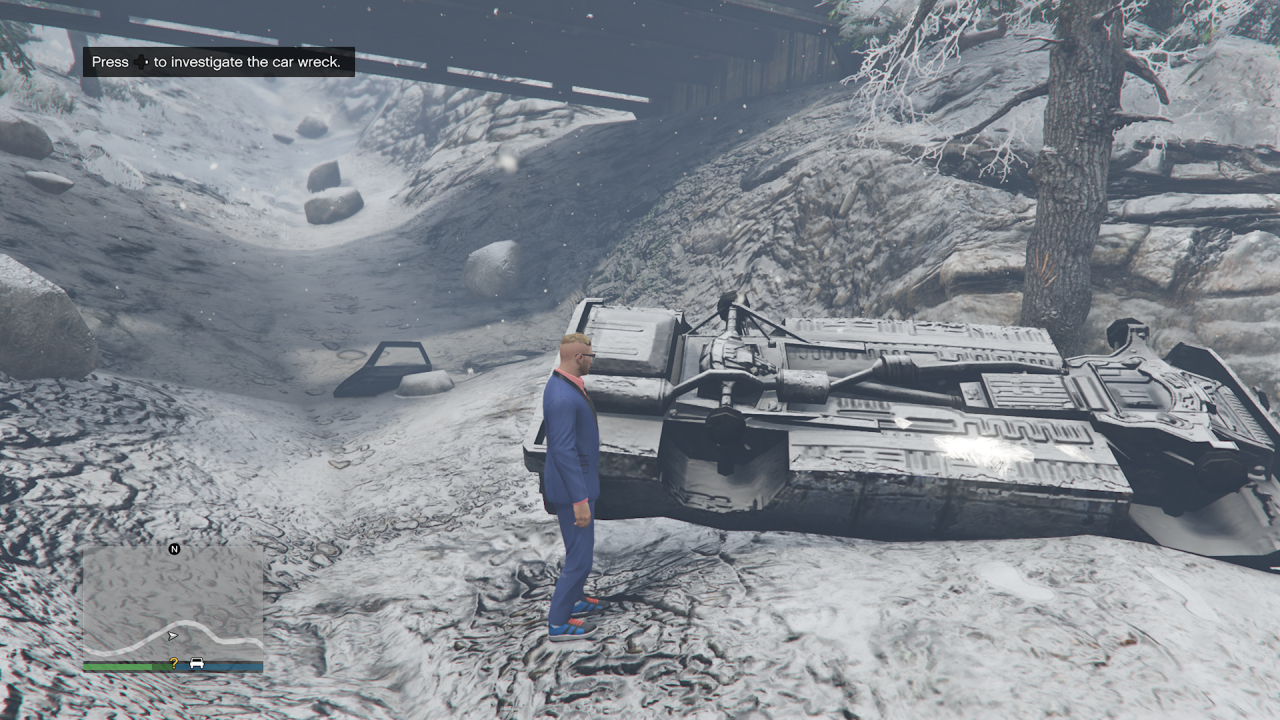Viewport: 1280px width, 720px height.
Task: Click the North compass indicator on the minimap
Action: click(x=175, y=549)
